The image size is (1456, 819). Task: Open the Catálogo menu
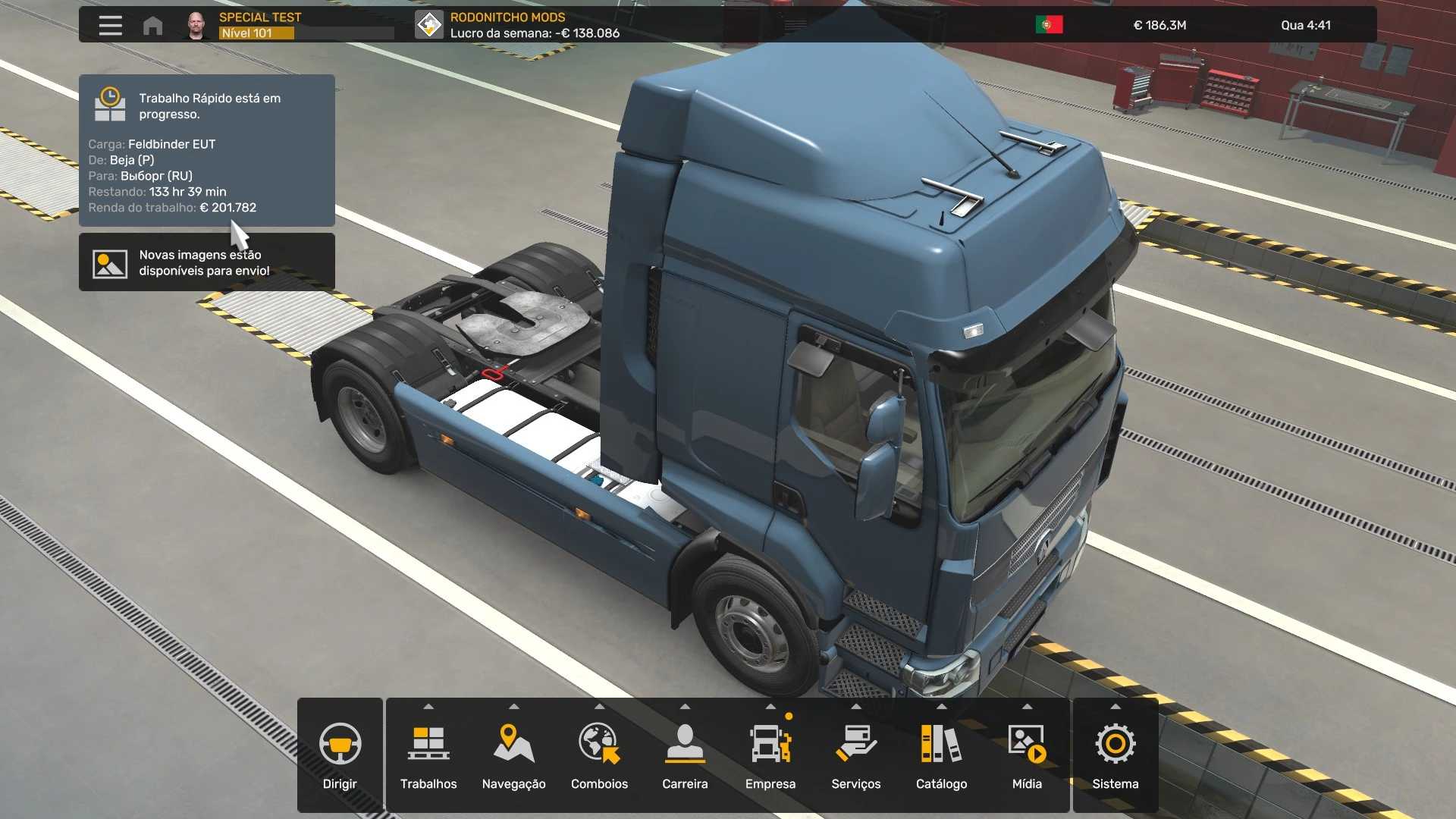point(941,755)
